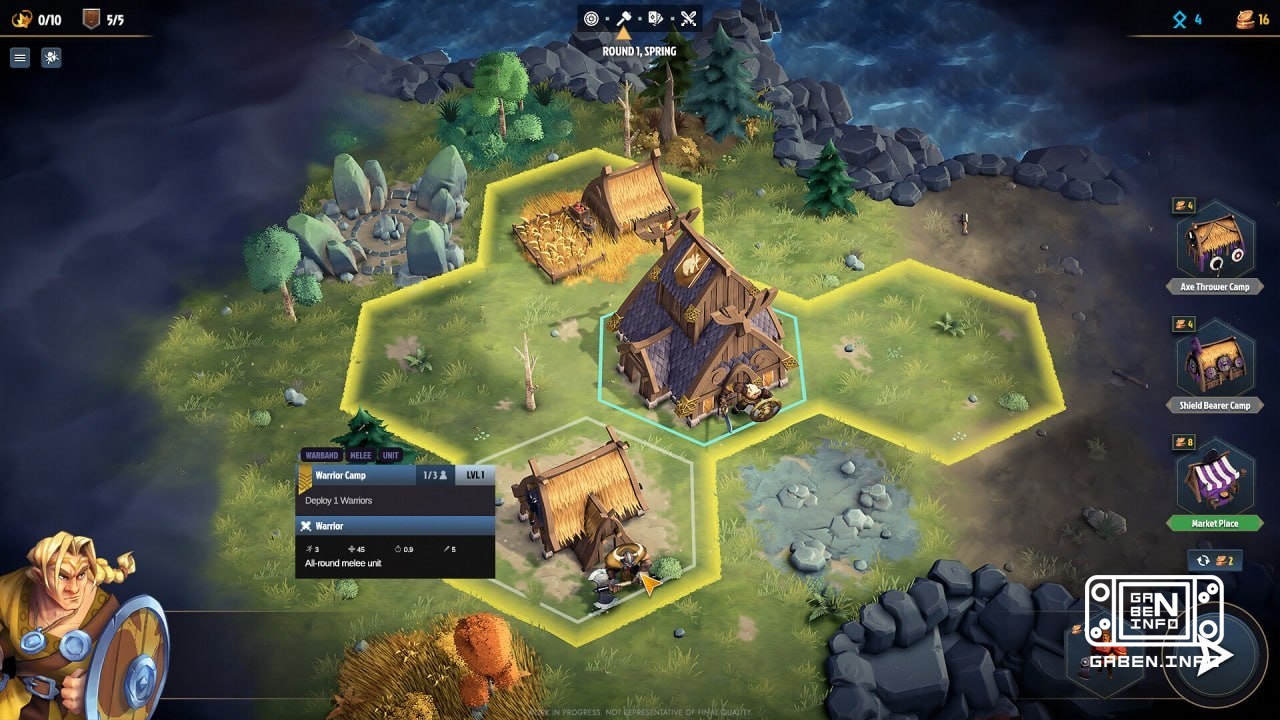Select the hammer build tool in top toolbar

pos(625,18)
